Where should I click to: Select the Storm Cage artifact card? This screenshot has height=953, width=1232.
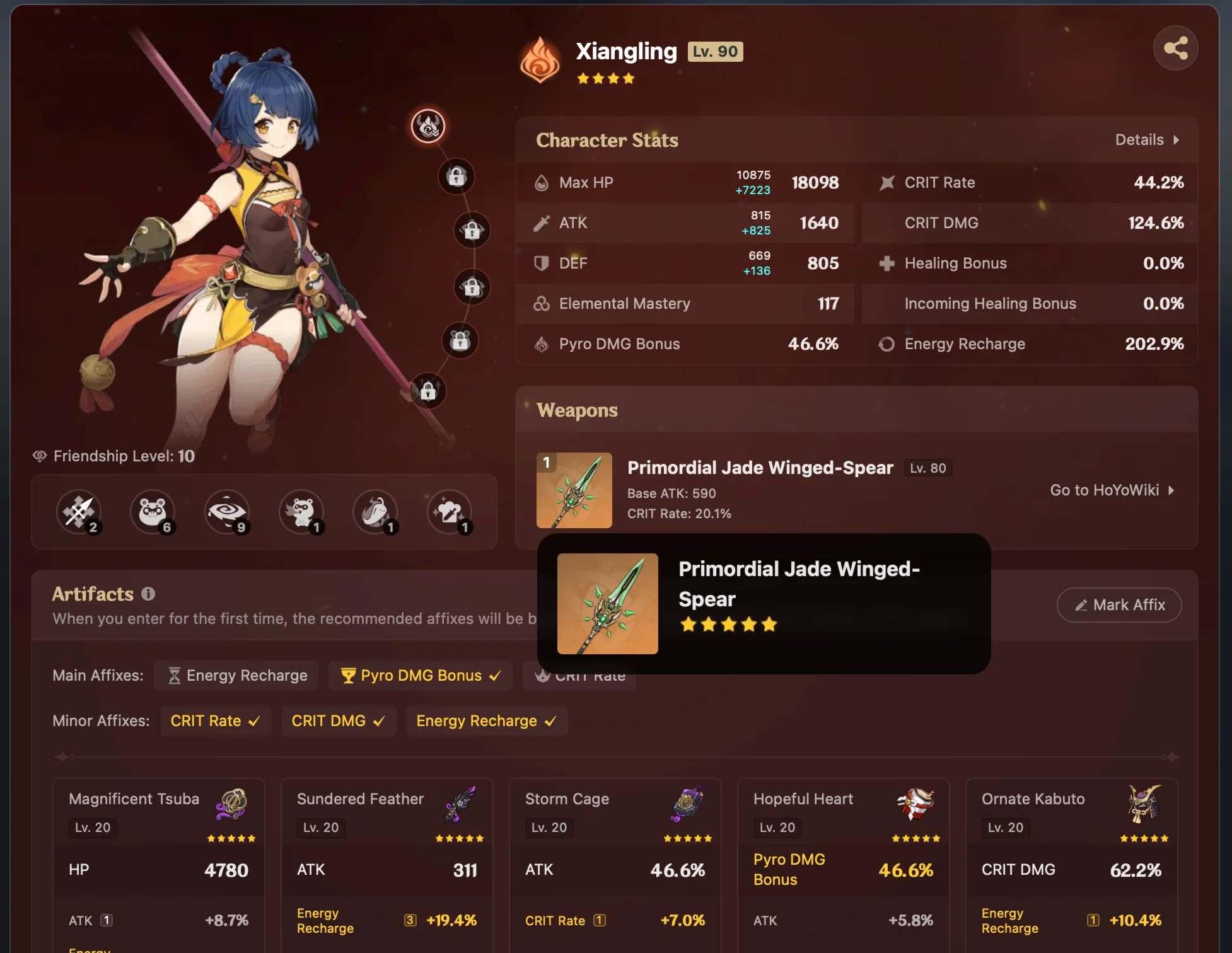pos(615,857)
